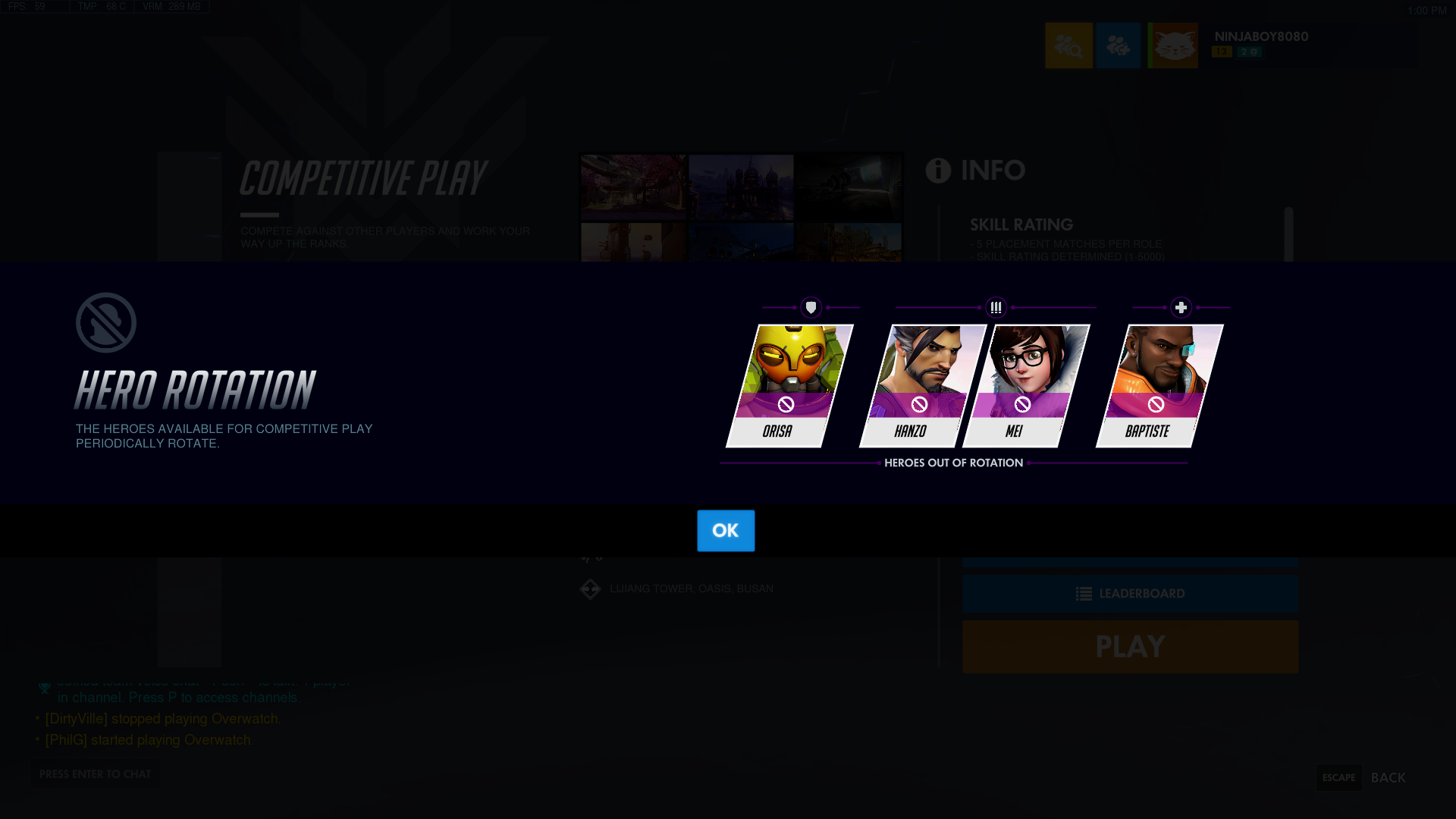Viewport: 1456px width, 819px height.
Task: Select the support role cross icon
Action: tap(1181, 307)
